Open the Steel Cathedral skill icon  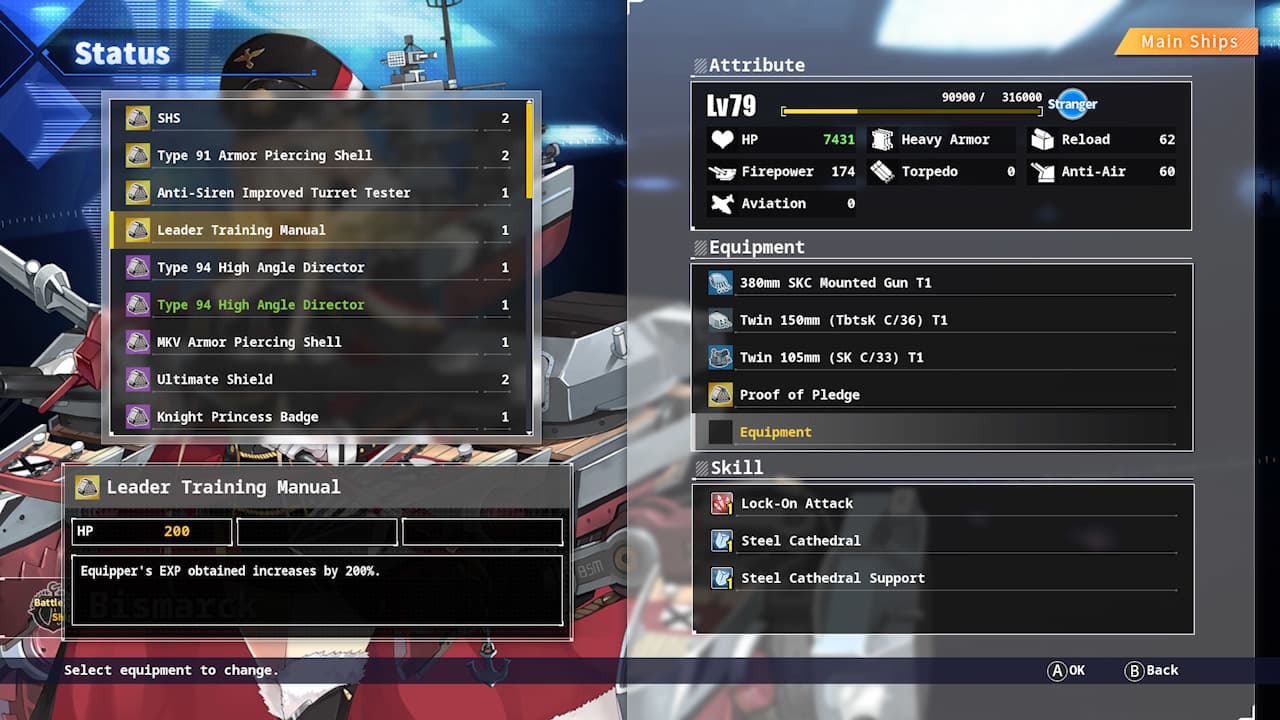[721, 540]
